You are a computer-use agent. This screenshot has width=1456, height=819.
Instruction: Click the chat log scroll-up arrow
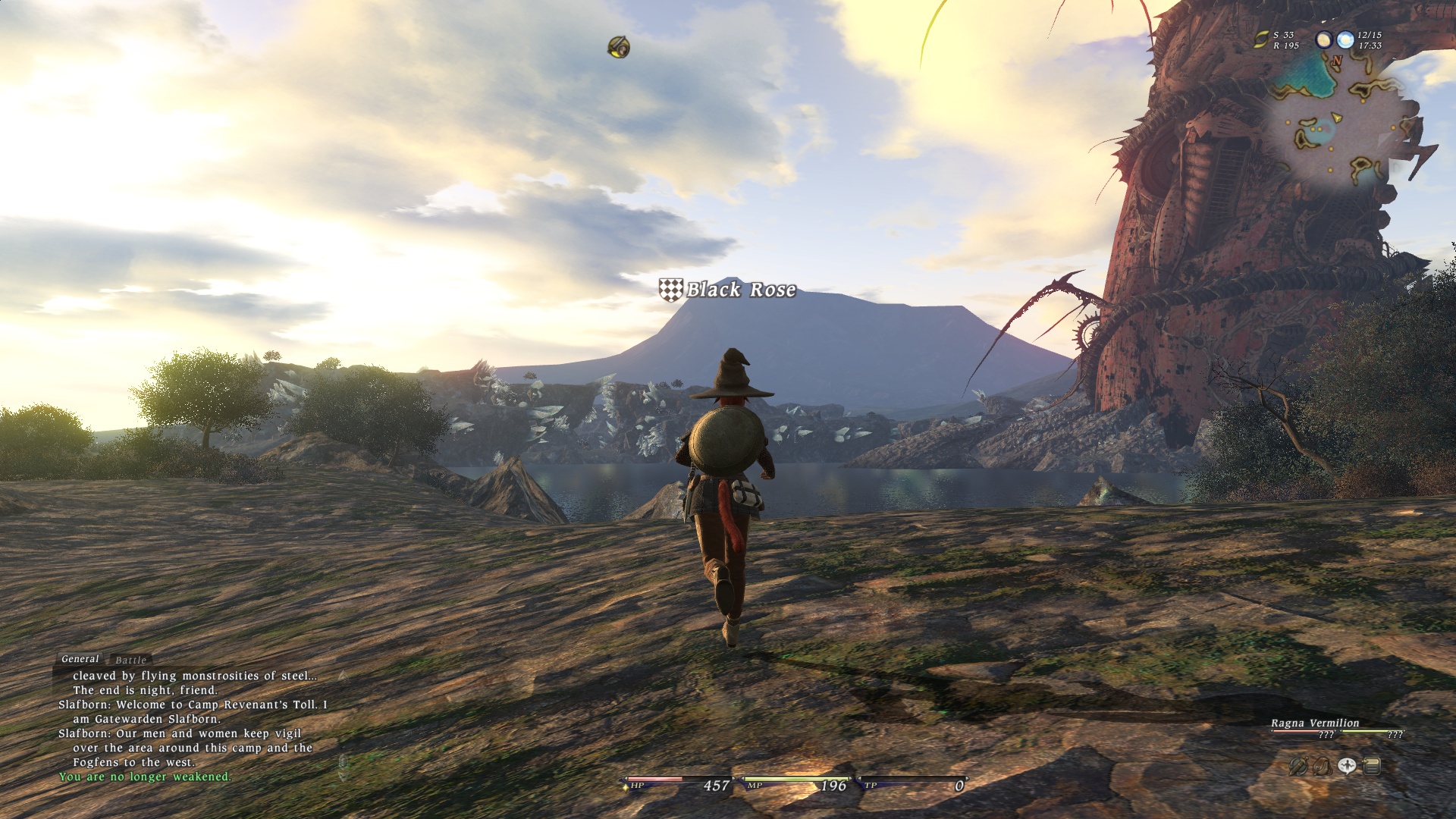343,675
